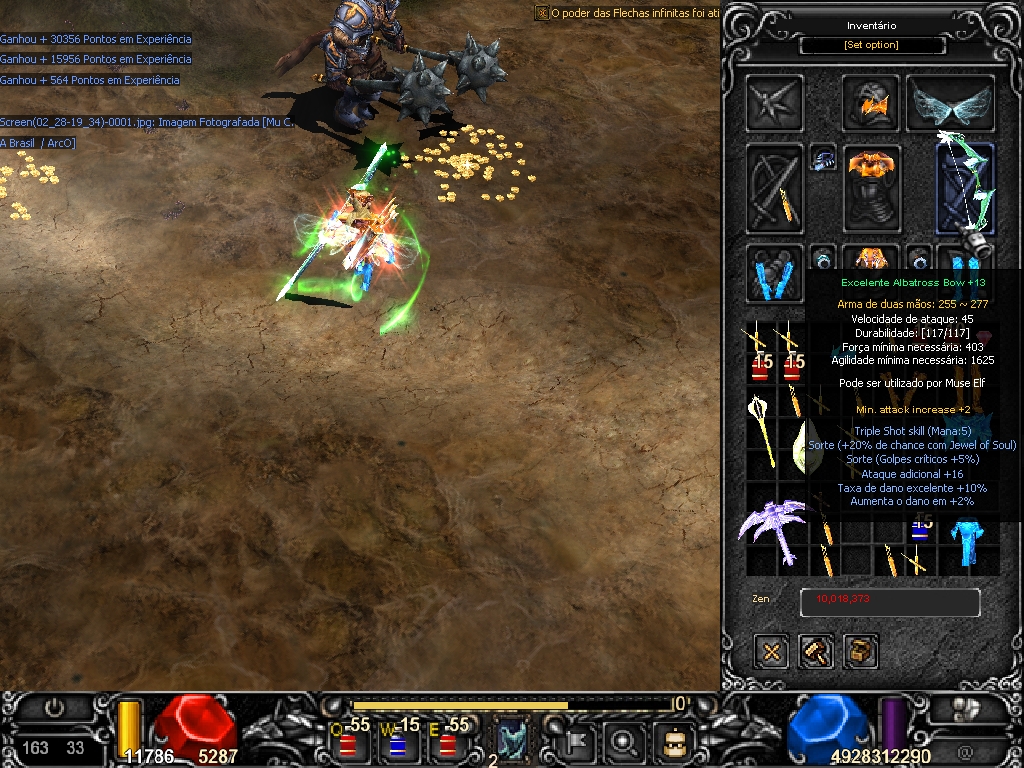1024x768 pixels.
Task: Close the inventory with the X button
Action: click(771, 652)
